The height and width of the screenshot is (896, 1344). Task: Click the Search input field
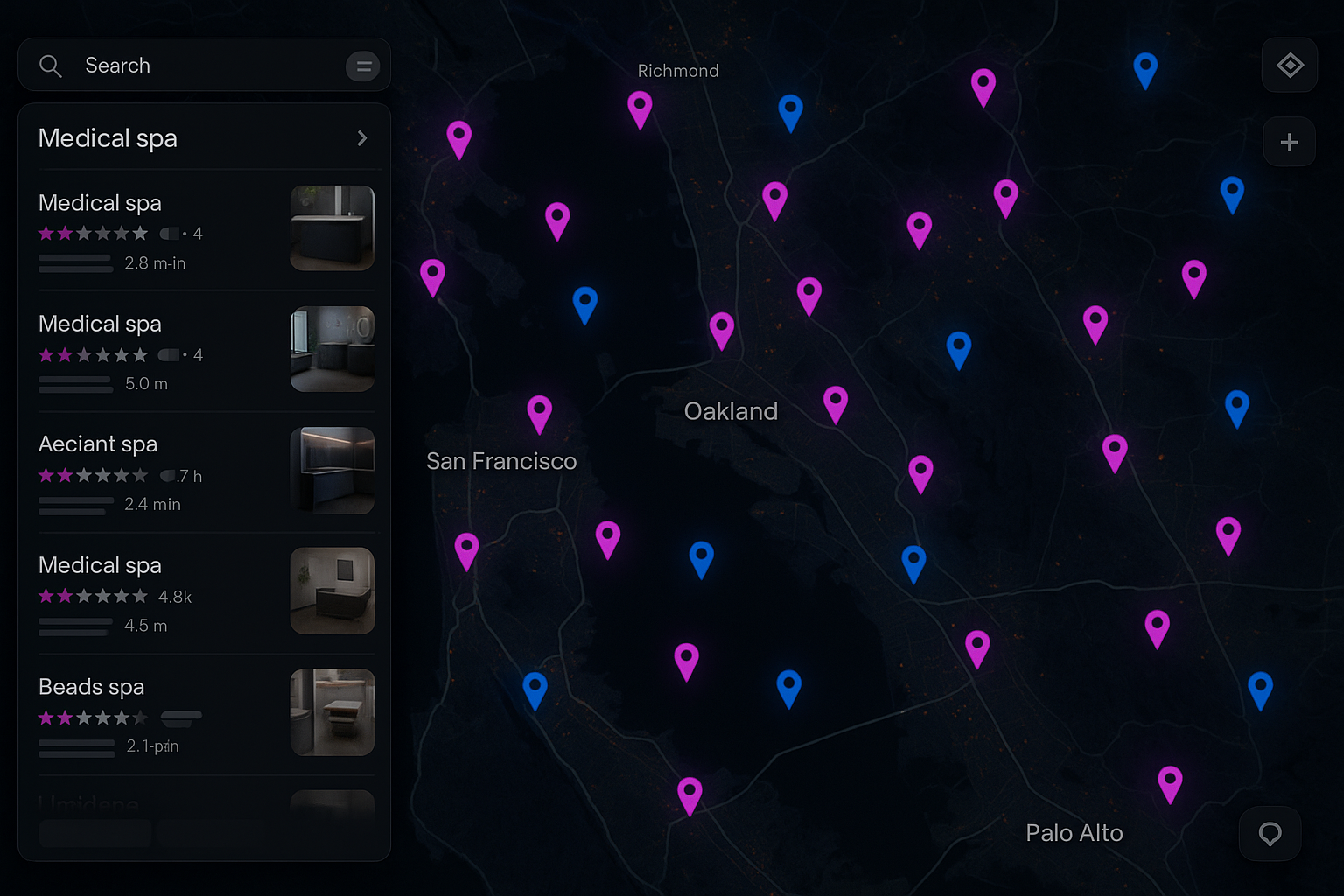pyautogui.click(x=201, y=66)
